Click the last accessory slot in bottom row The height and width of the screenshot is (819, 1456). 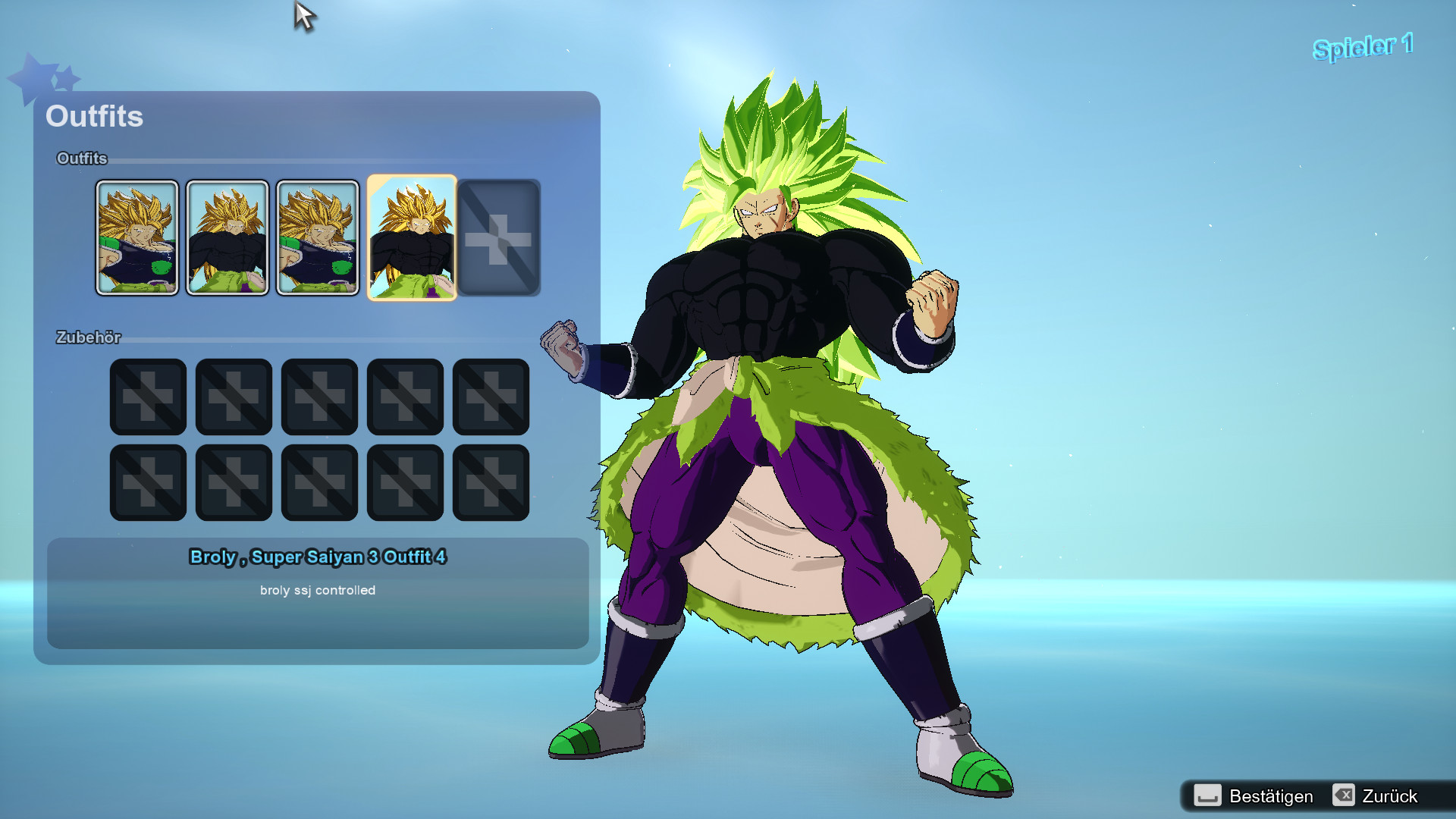[490, 482]
